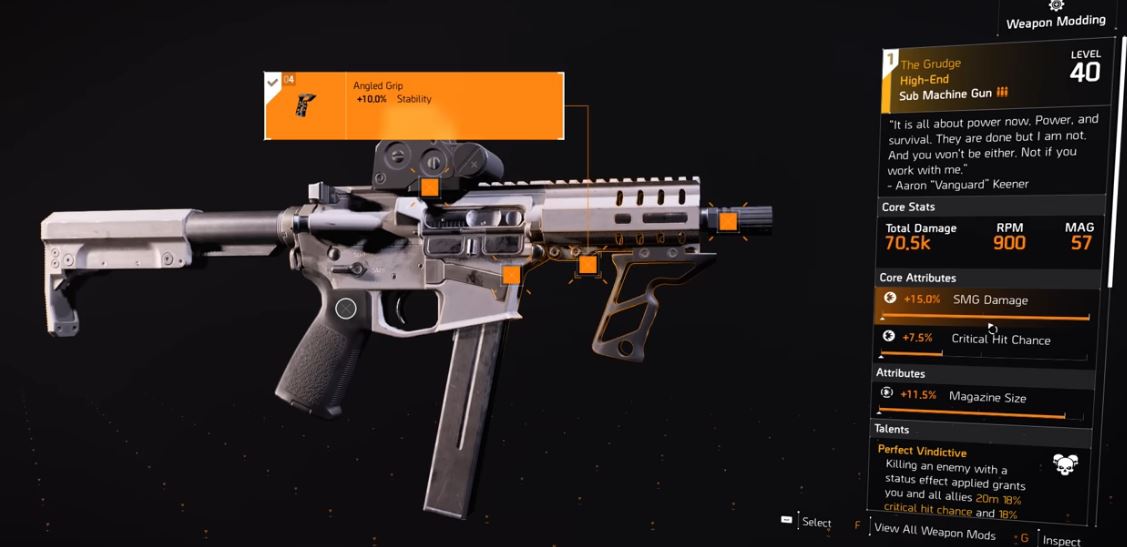The width and height of the screenshot is (1127, 547).
Task: Pick the underbarrel grip mod slot marker
Action: (x=588, y=265)
